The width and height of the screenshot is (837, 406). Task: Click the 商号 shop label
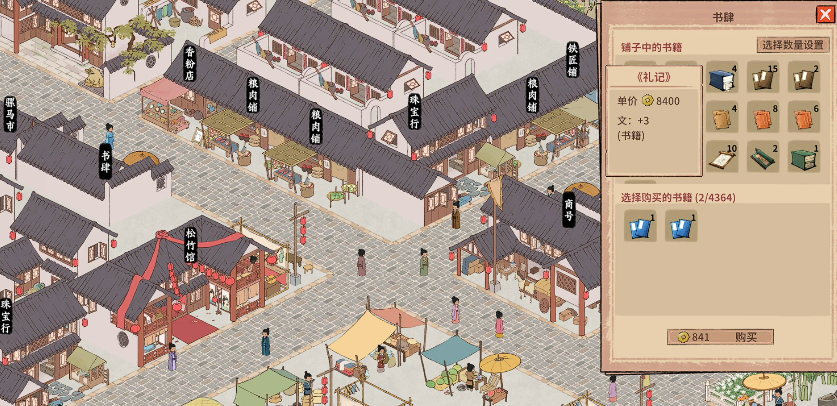[x=568, y=210]
